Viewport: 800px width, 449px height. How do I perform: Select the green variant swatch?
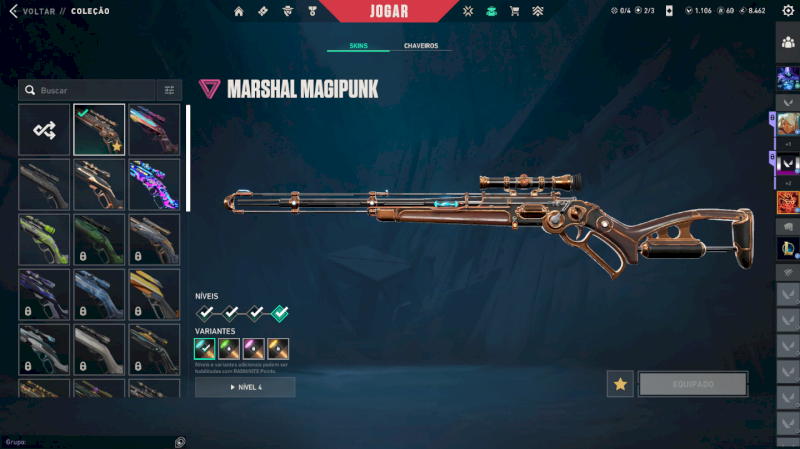[x=229, y=349]
